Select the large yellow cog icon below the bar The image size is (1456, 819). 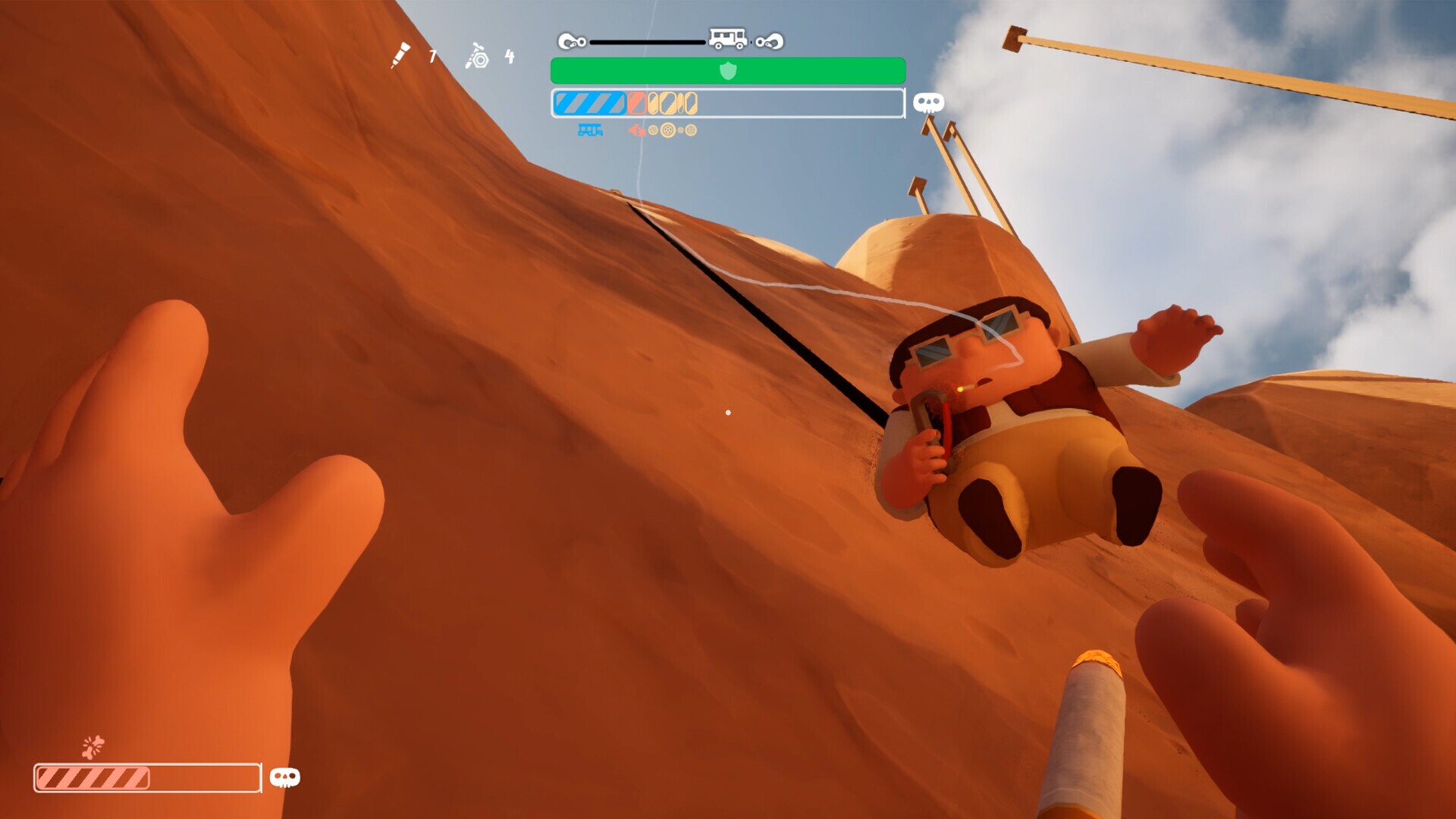[x=668, y=131]
